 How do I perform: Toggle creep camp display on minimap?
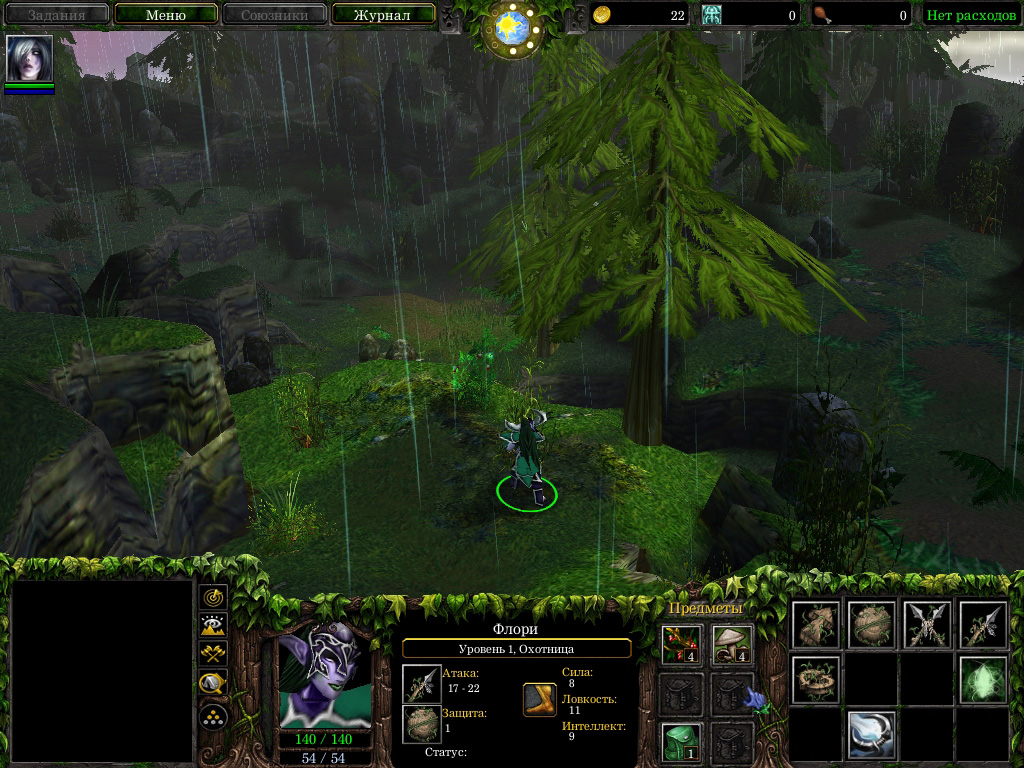(x=213, y=684)
